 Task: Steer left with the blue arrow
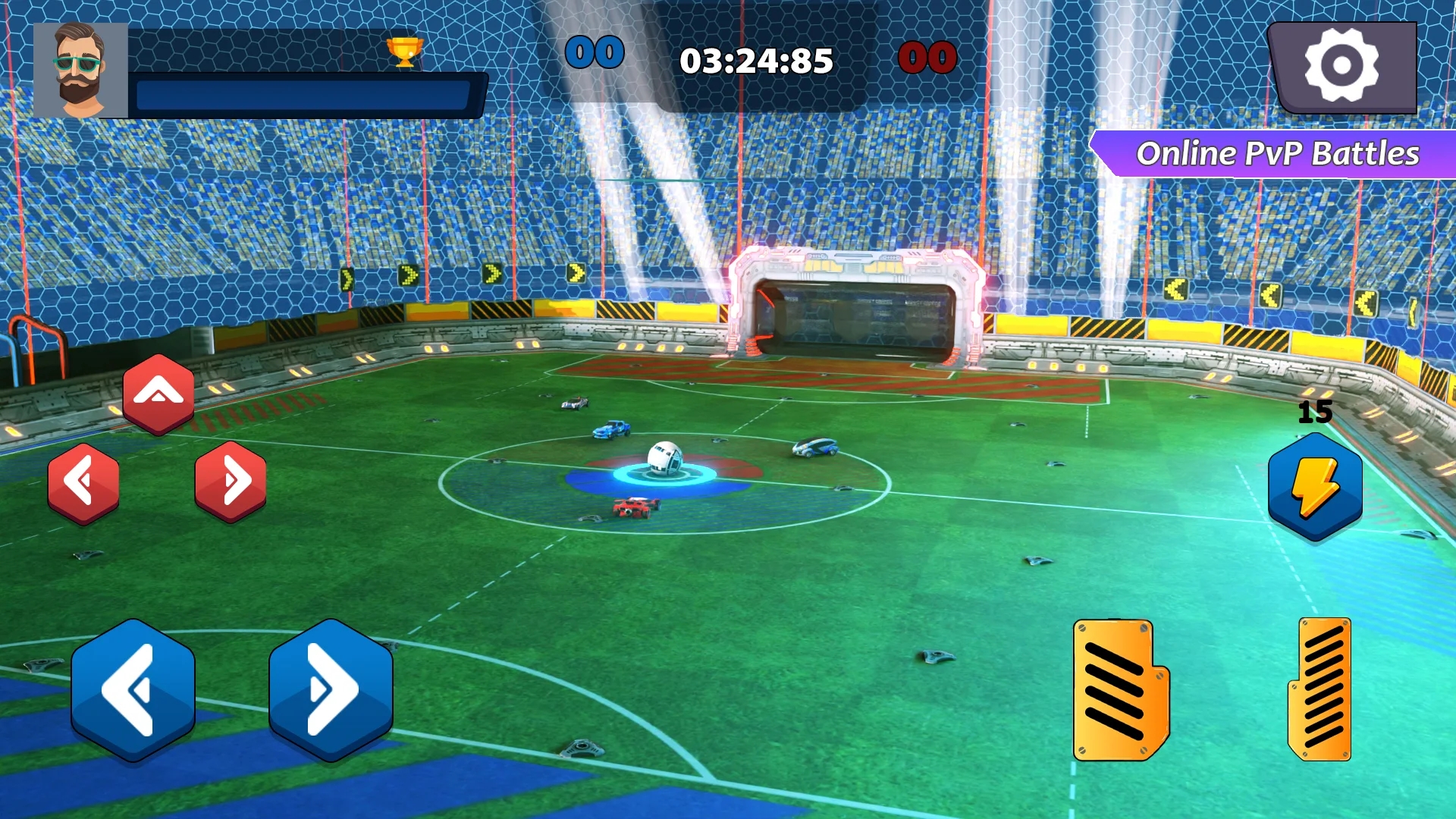click(x=133, y=689)
